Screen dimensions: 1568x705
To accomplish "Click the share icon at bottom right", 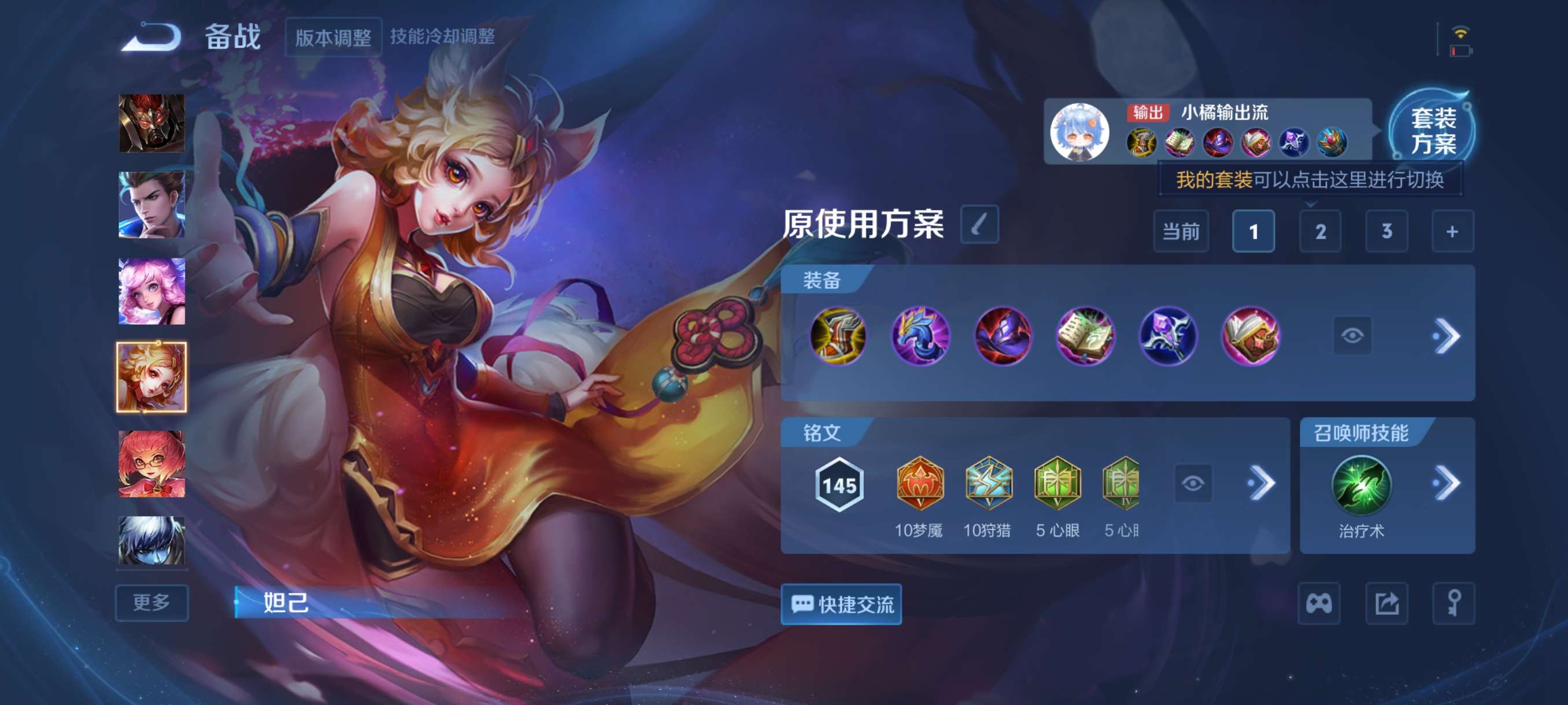I will click(x=1388, y=604).
